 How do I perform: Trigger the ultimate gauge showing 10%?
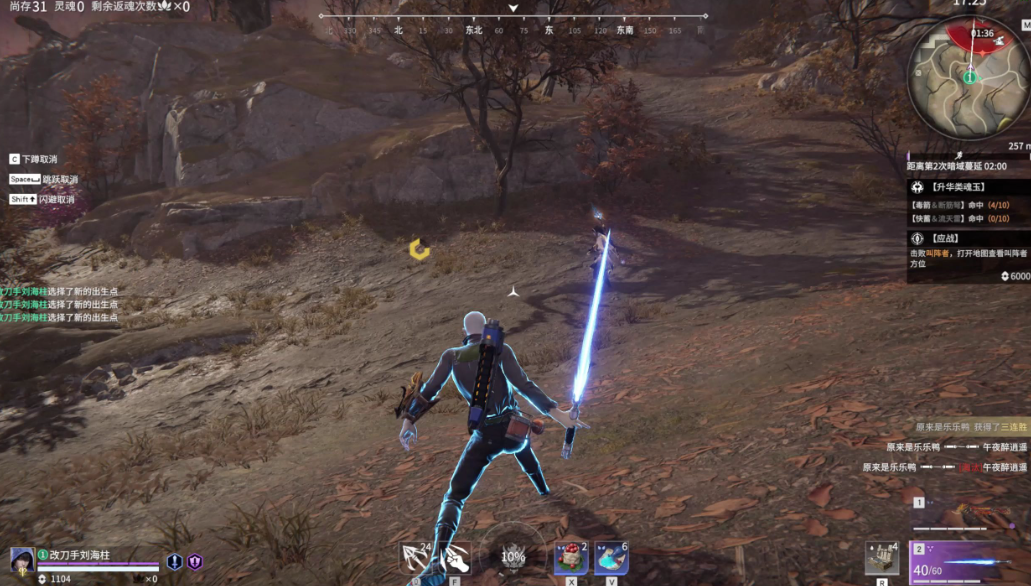(x=512, y=556)
